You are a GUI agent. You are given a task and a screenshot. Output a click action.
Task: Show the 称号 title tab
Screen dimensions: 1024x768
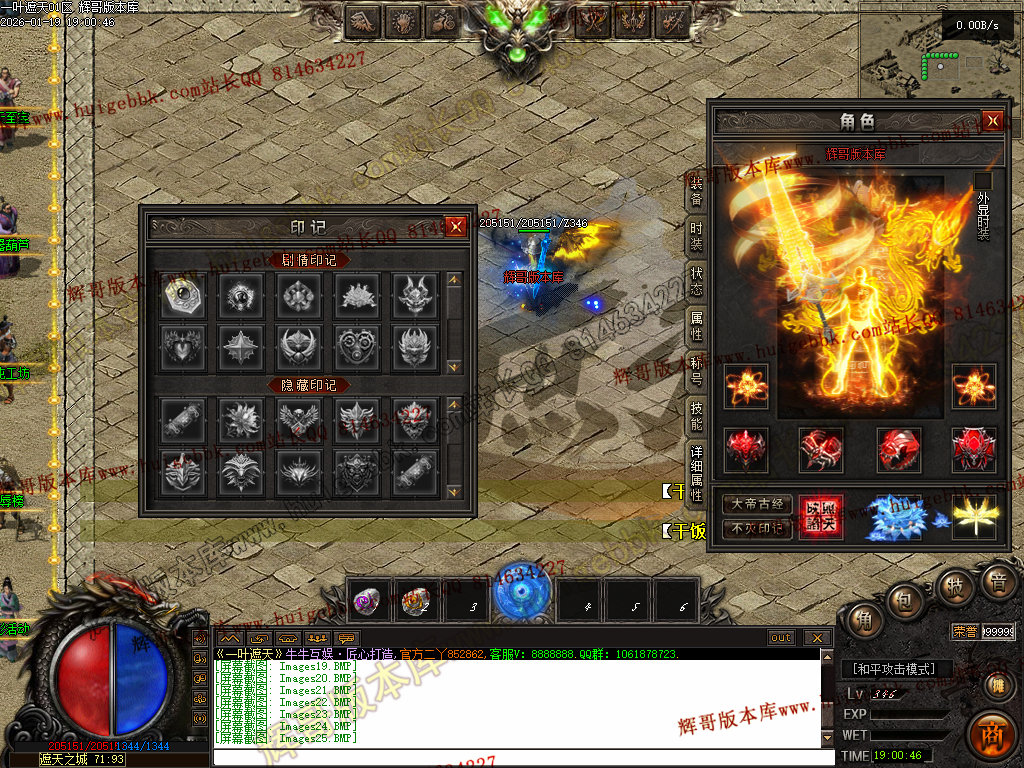coord(696,370)
